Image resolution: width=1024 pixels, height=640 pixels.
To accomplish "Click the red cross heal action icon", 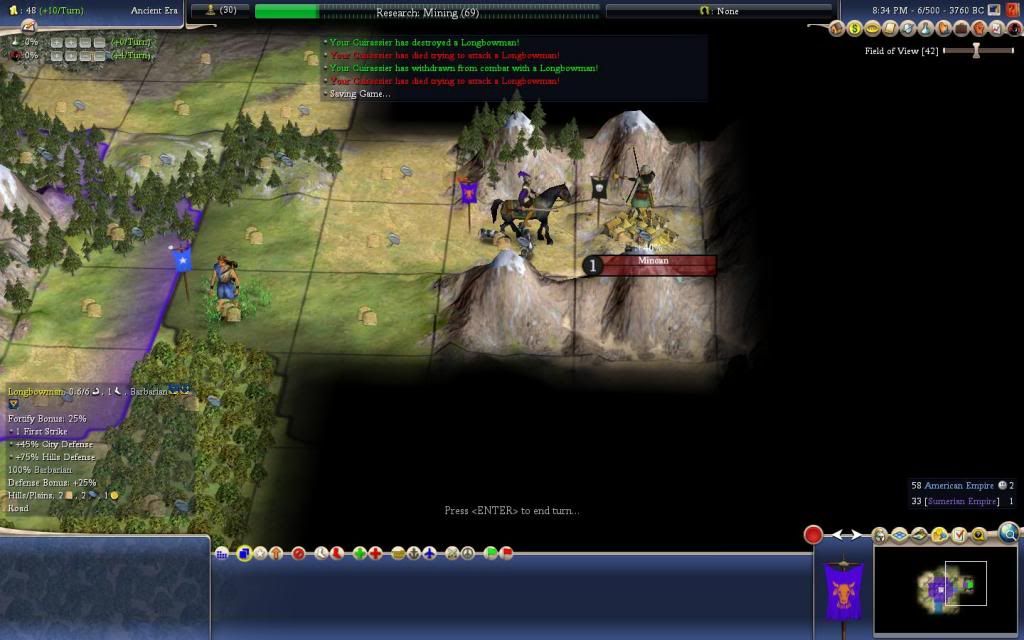I will coord(375,553).
